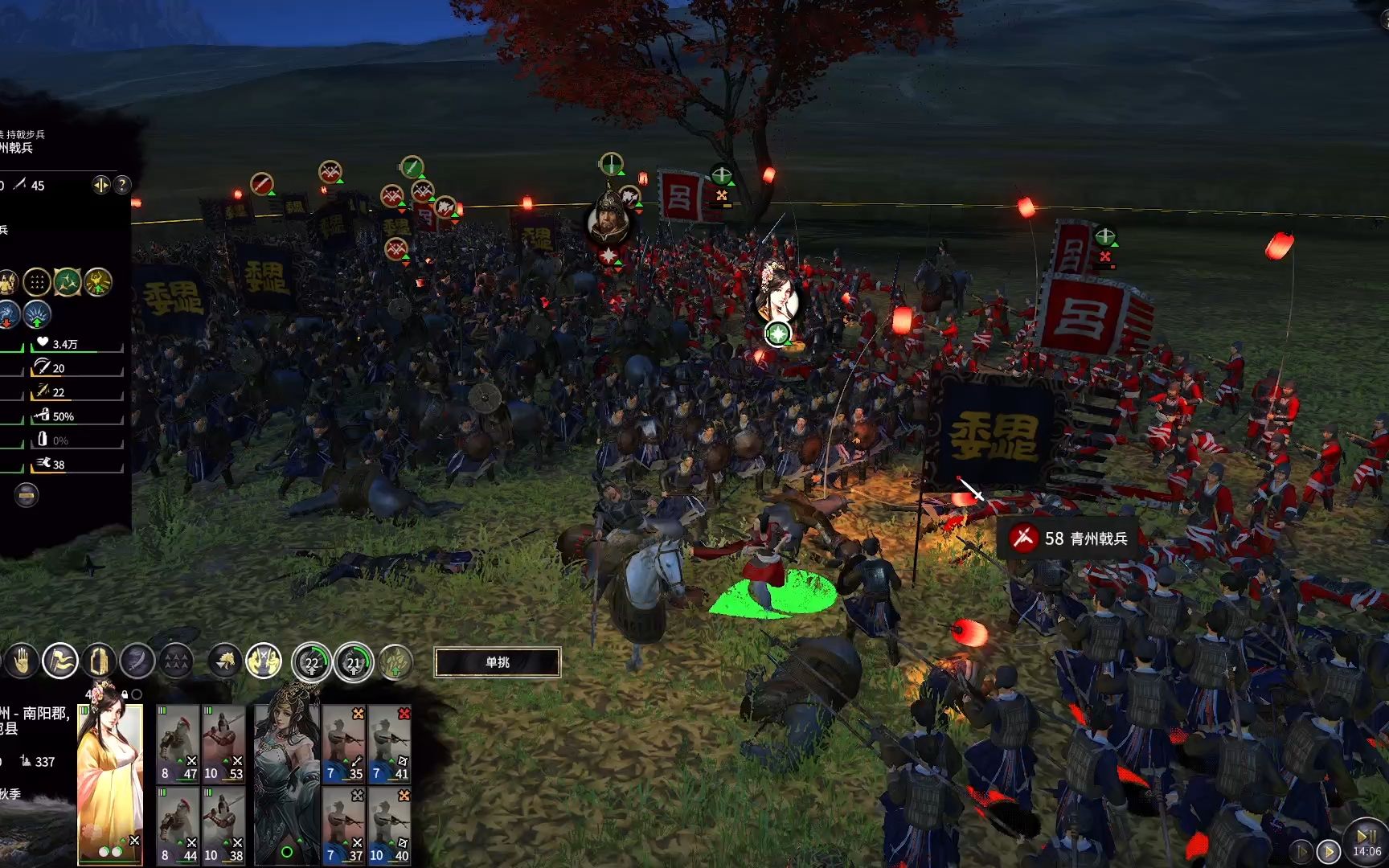Click the 单挑 duel button
This screenshot has height=868, width=1389.
coord(497,662)
